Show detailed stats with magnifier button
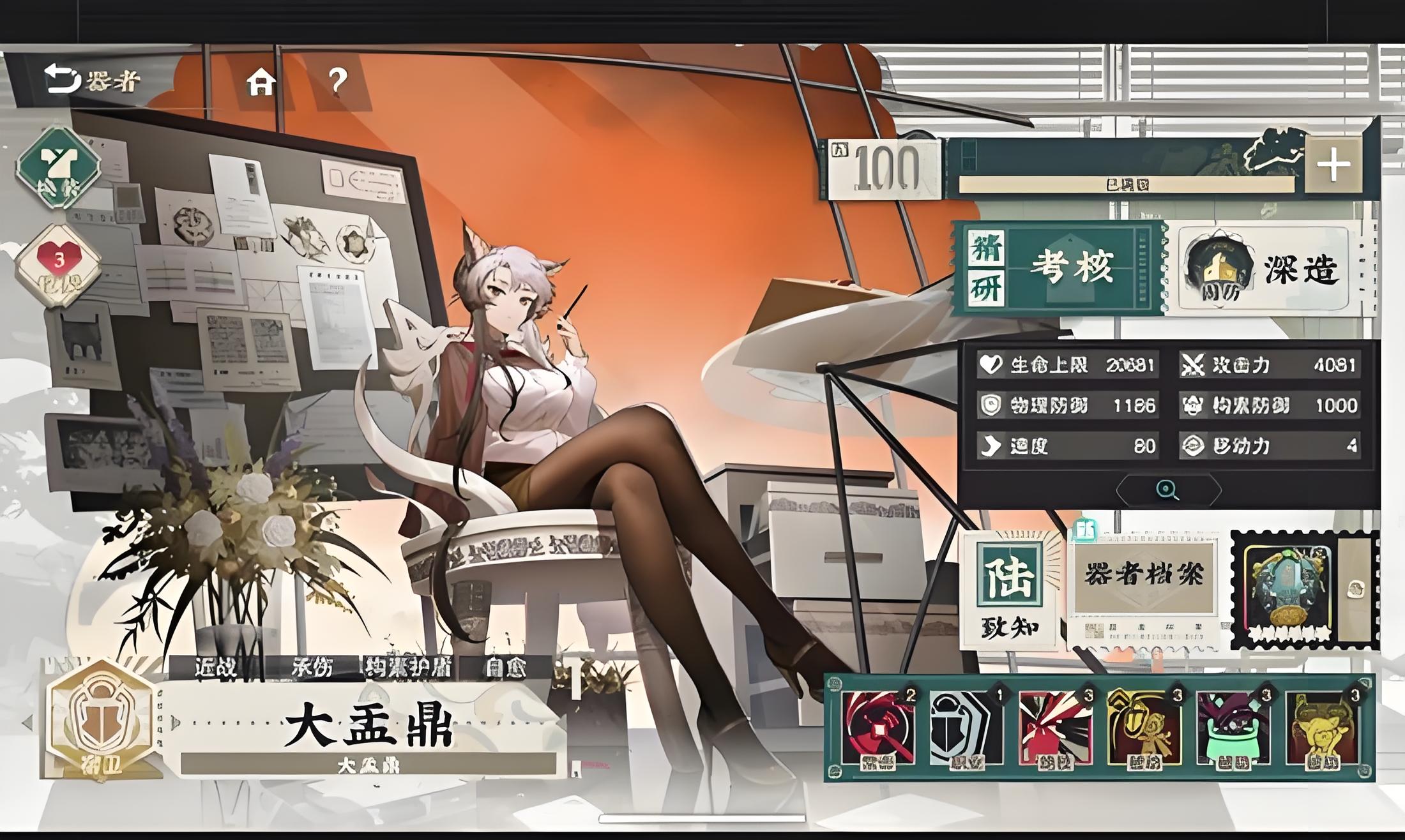The height and width of the screenshot is (840, 1405). (1167, 490)
